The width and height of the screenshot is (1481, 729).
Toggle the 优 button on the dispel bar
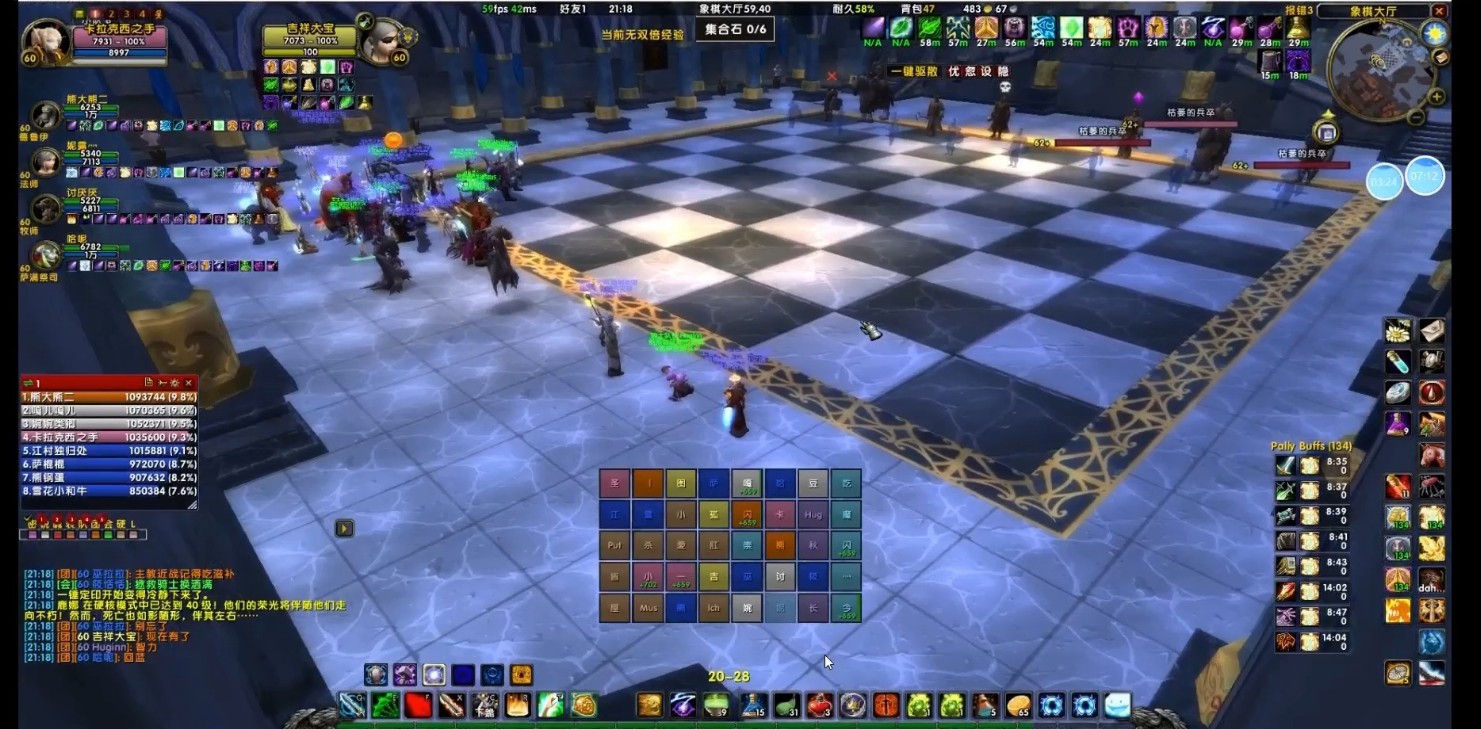pyautogui.click(x=954, y=71)
